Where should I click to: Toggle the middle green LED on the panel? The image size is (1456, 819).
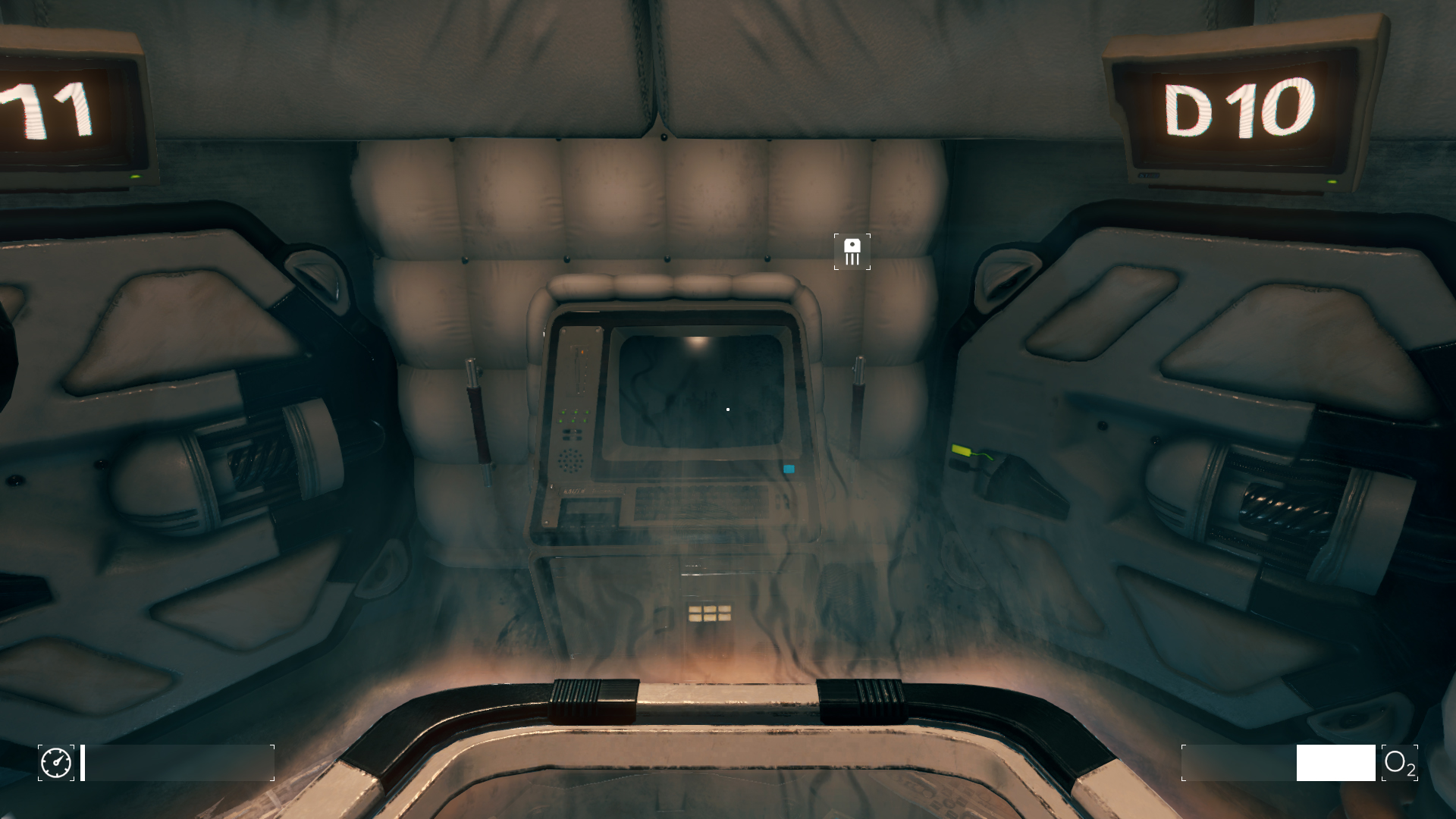tap(575, 413)
